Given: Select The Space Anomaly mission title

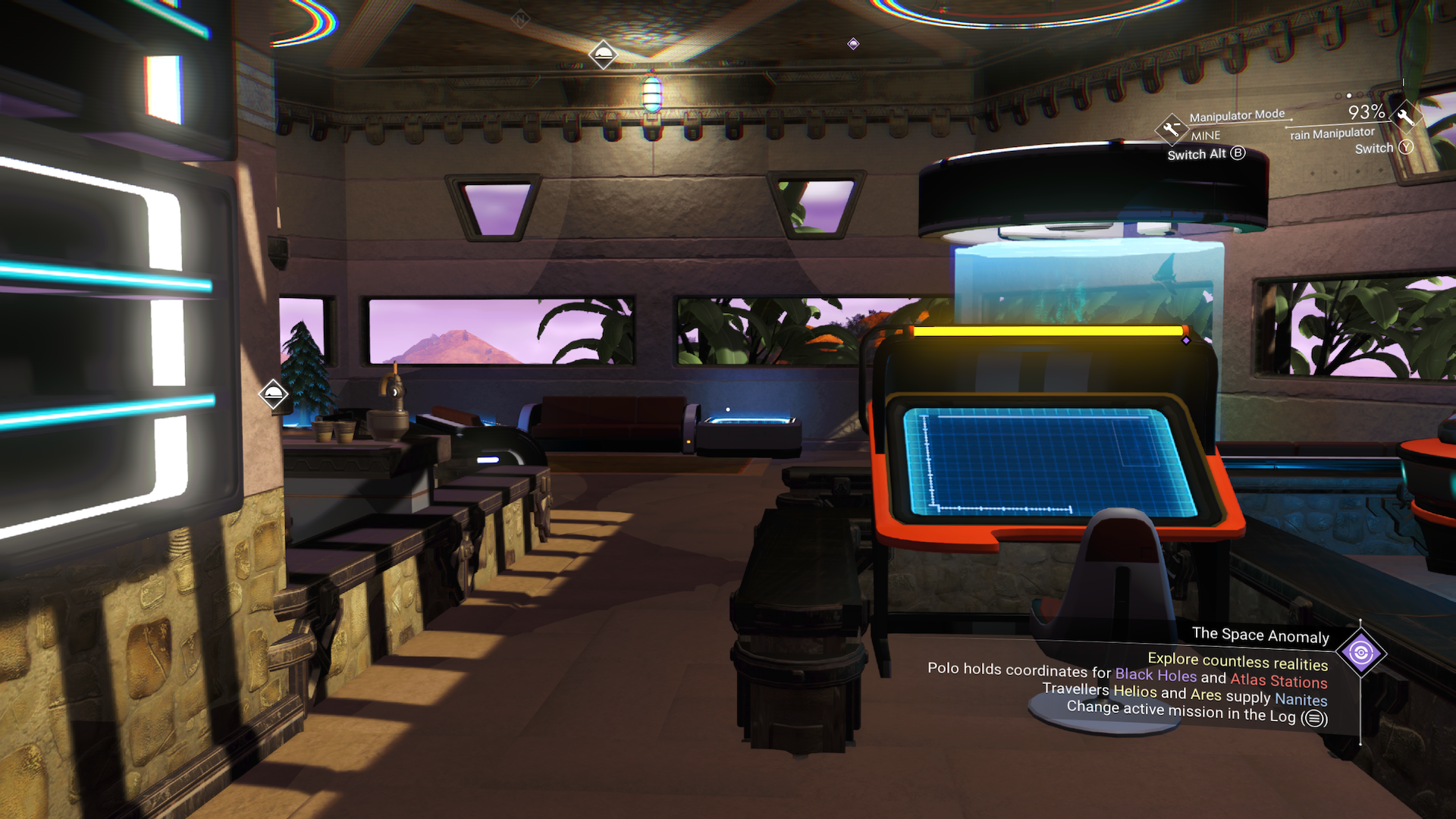Looking at the screenshot, I should click(1260, 635).
